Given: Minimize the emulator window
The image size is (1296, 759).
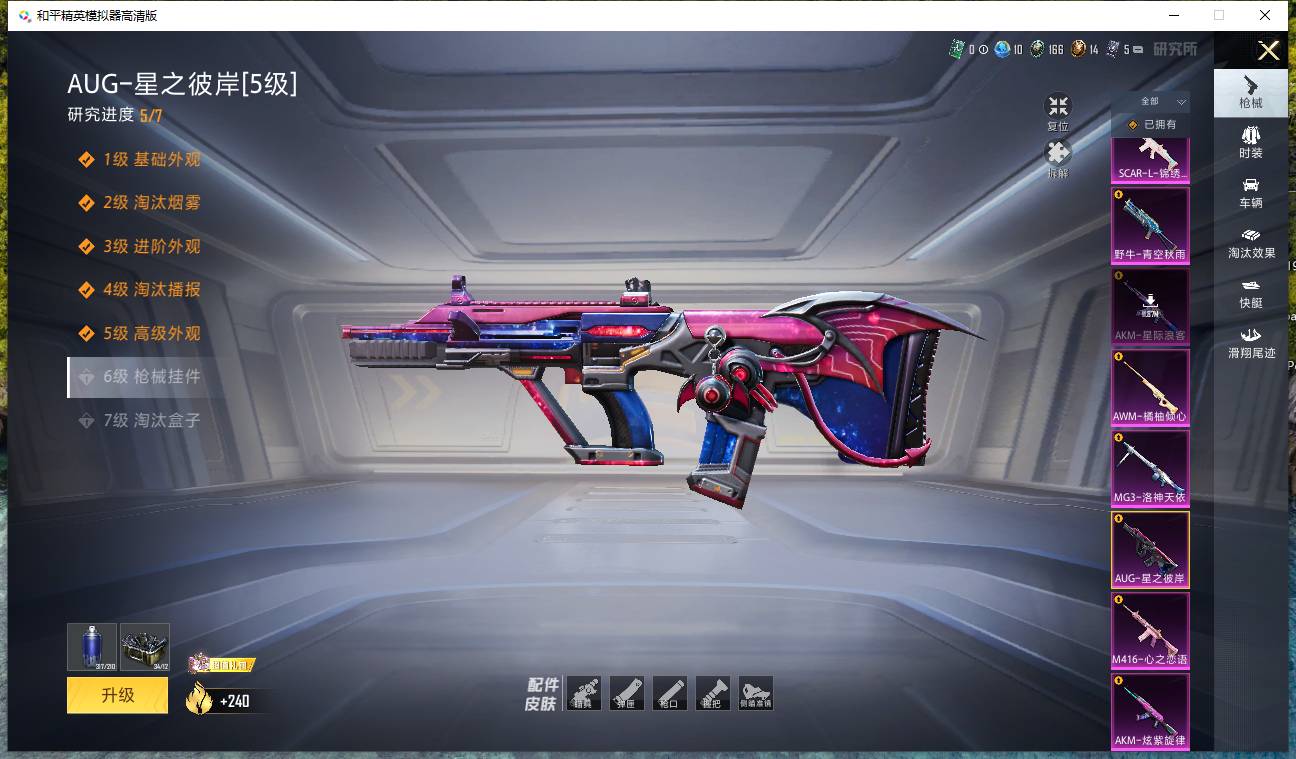Looking at the screenshot, I should (1173, 15).
